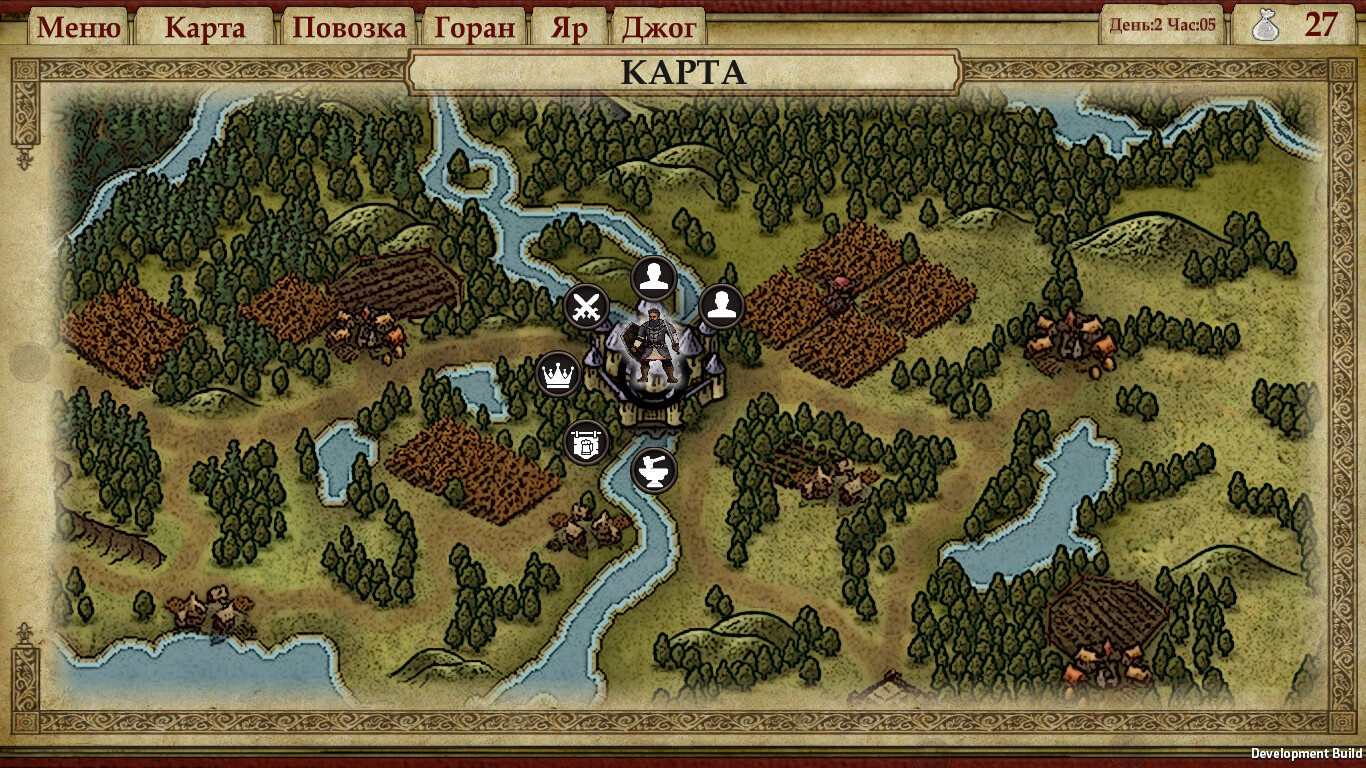Select the crossed swords combat icon
The height and width of the screenshot is (768, 1366).
point(585,306)
